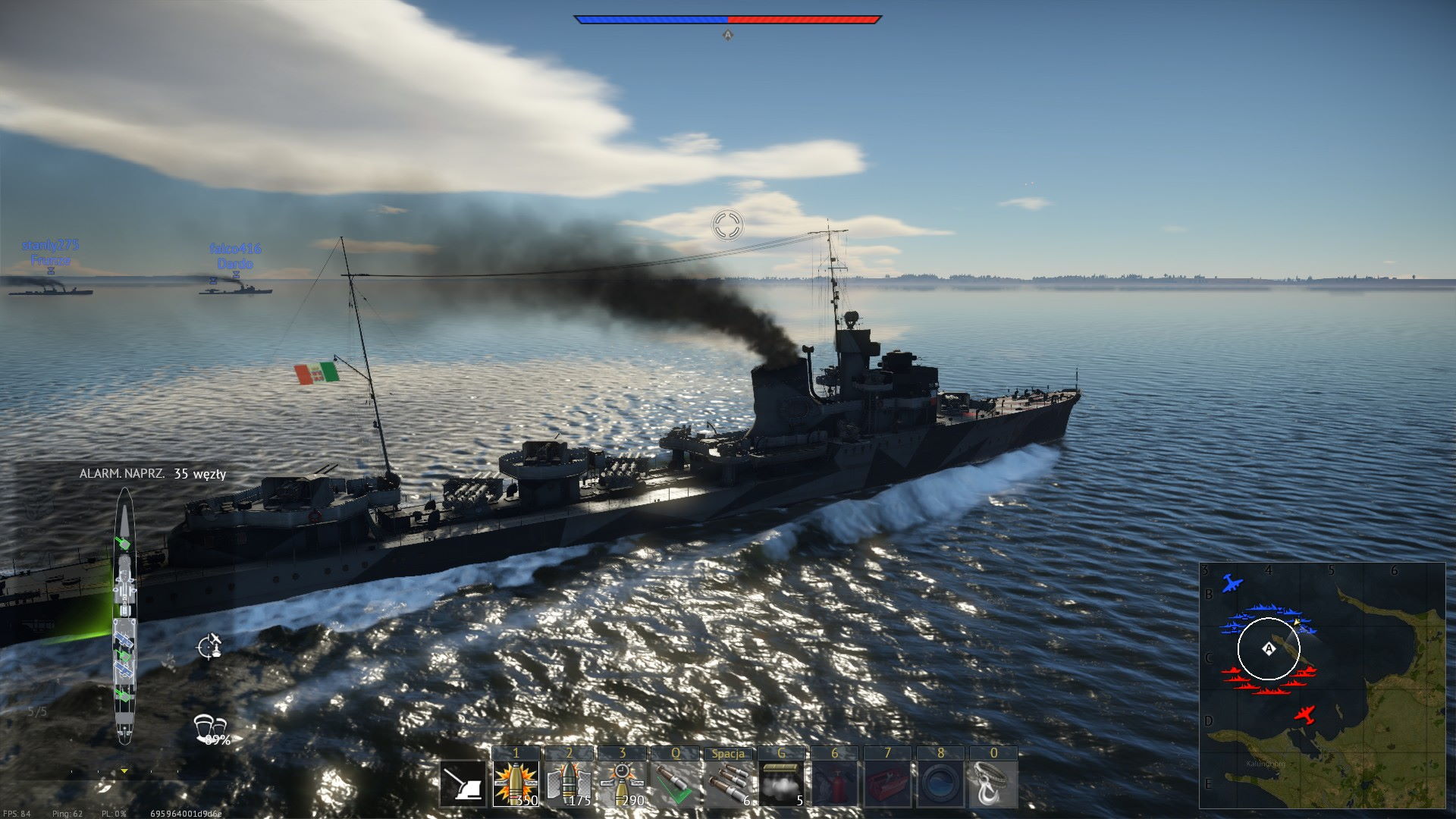Image resolution: width=1456 pixels, height=819 pixels.
Task: Click capture point A on the minimap
Action: click(1269, 649)
